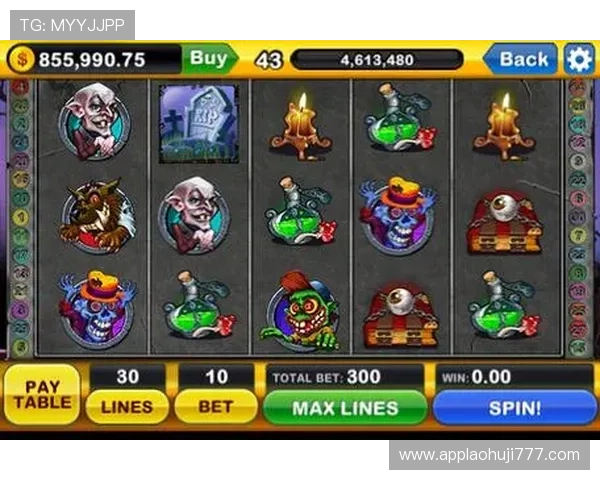Screen dimensions: 600x480
Task: Adjust the yellow LINES button
Action: click(127, 407)
